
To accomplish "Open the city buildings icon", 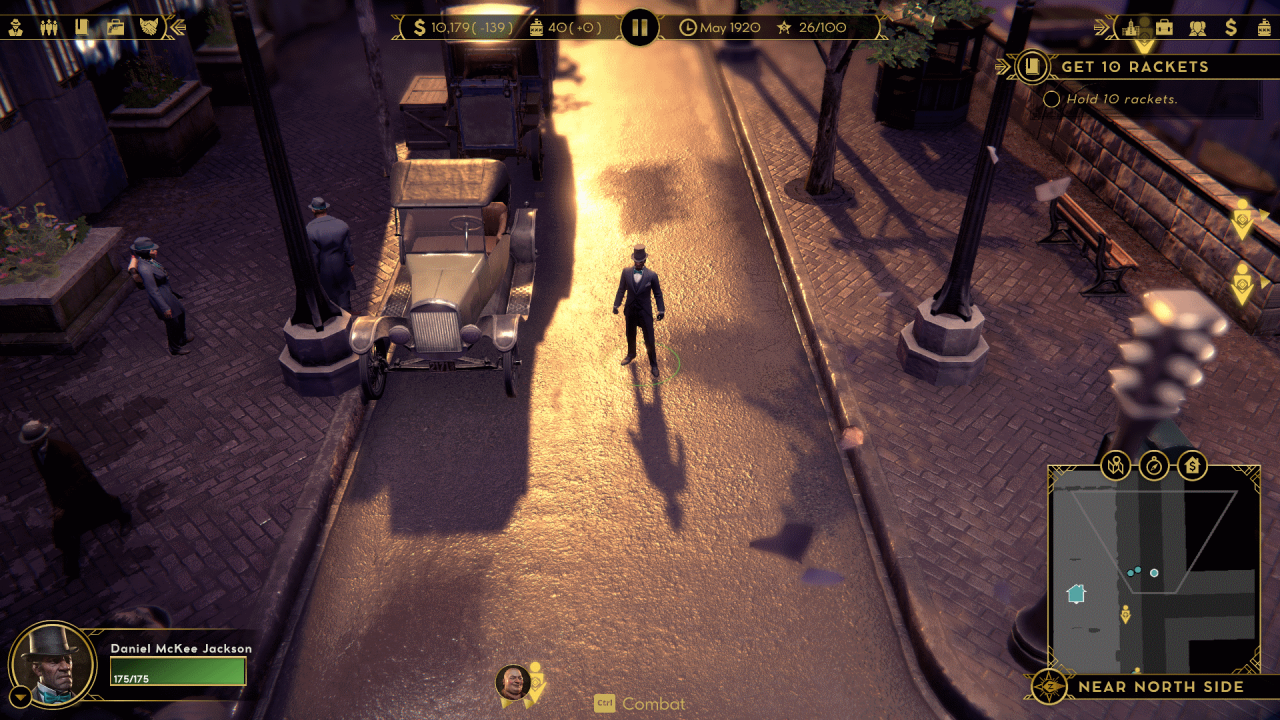I will [1131, 27].
